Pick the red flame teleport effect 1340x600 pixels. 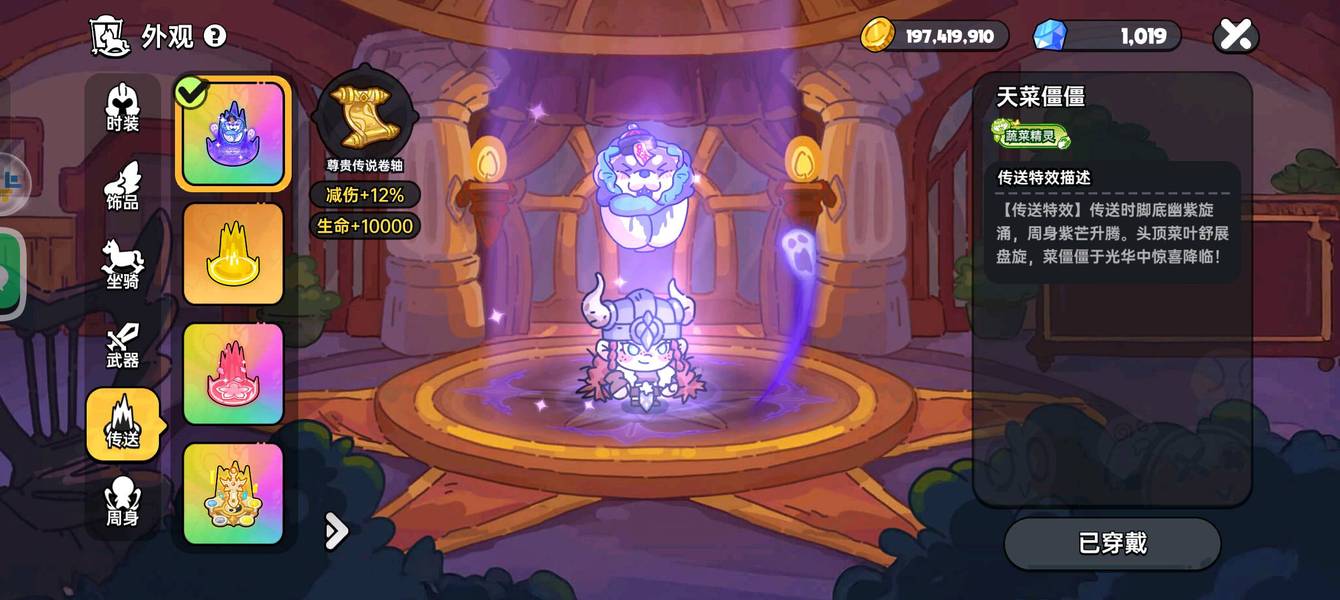[233, 374]
